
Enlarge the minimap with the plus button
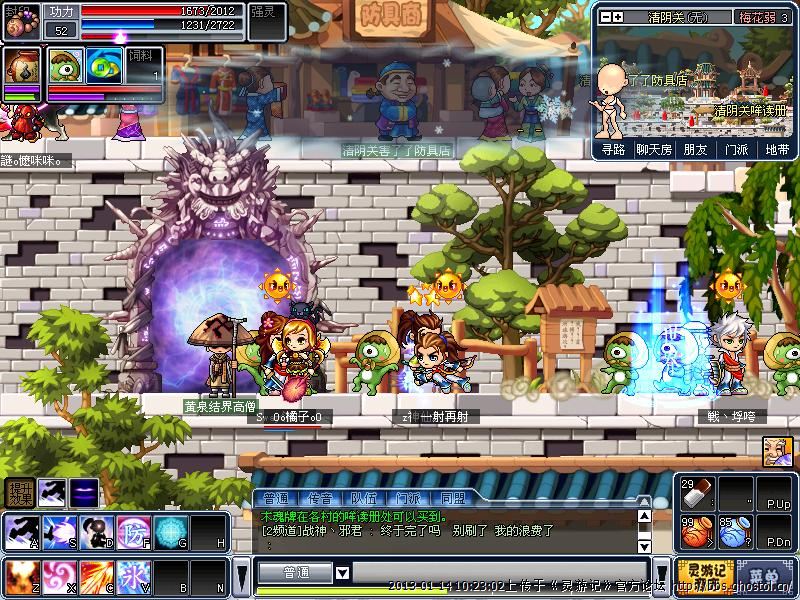point(618,17)
